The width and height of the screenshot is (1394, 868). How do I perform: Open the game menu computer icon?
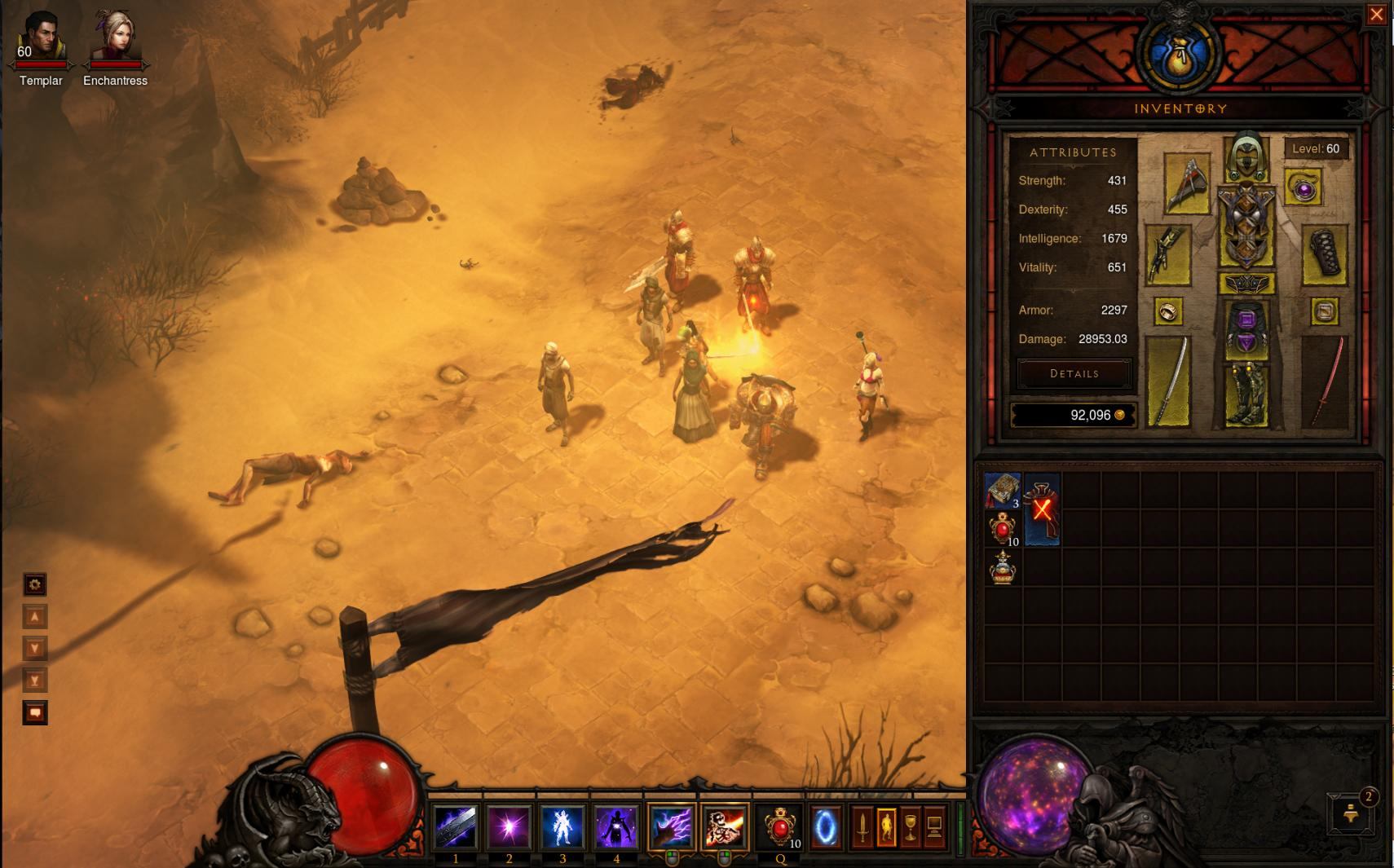point(934,827)
